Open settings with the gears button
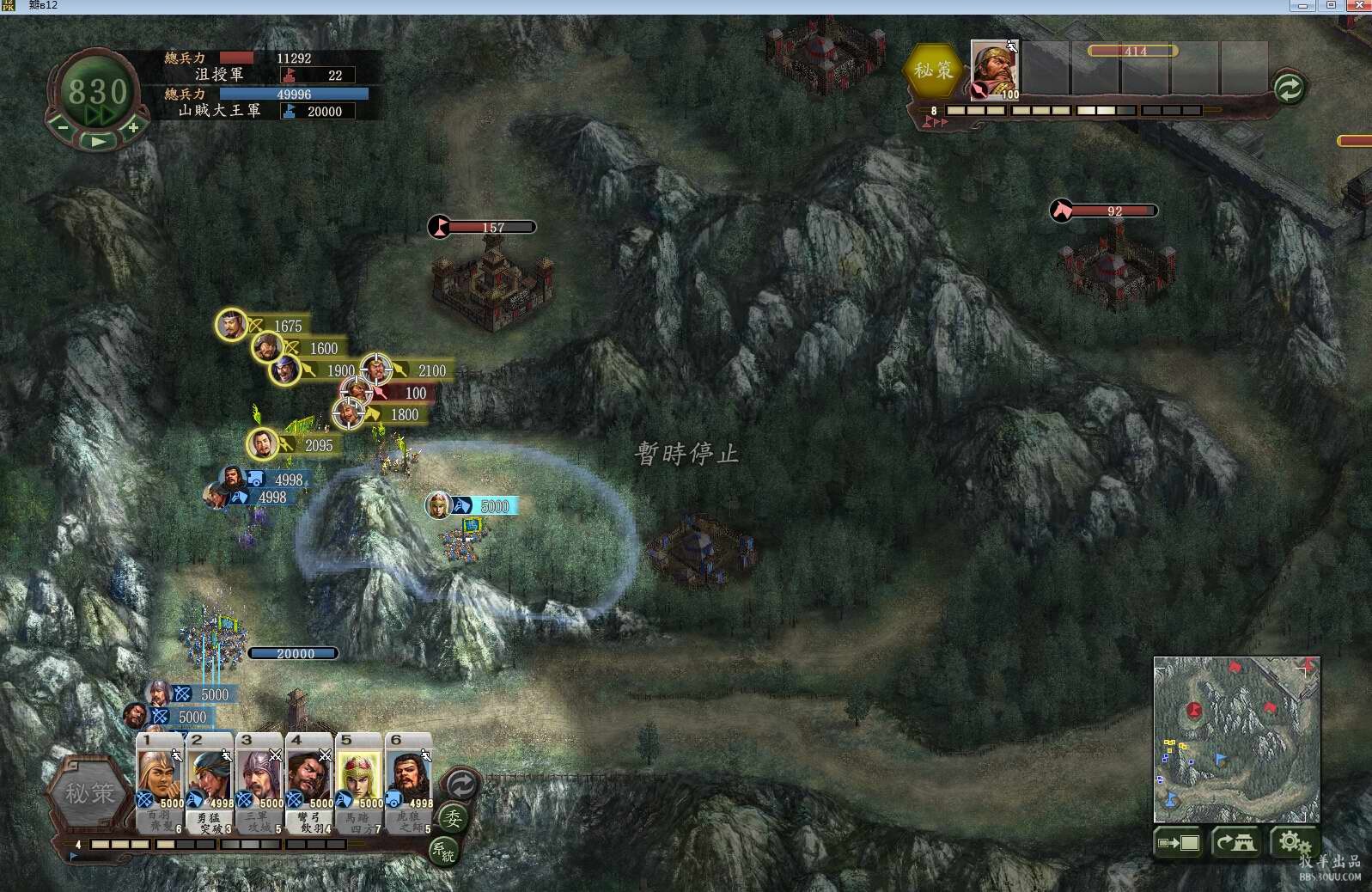 pos(1291,842)
